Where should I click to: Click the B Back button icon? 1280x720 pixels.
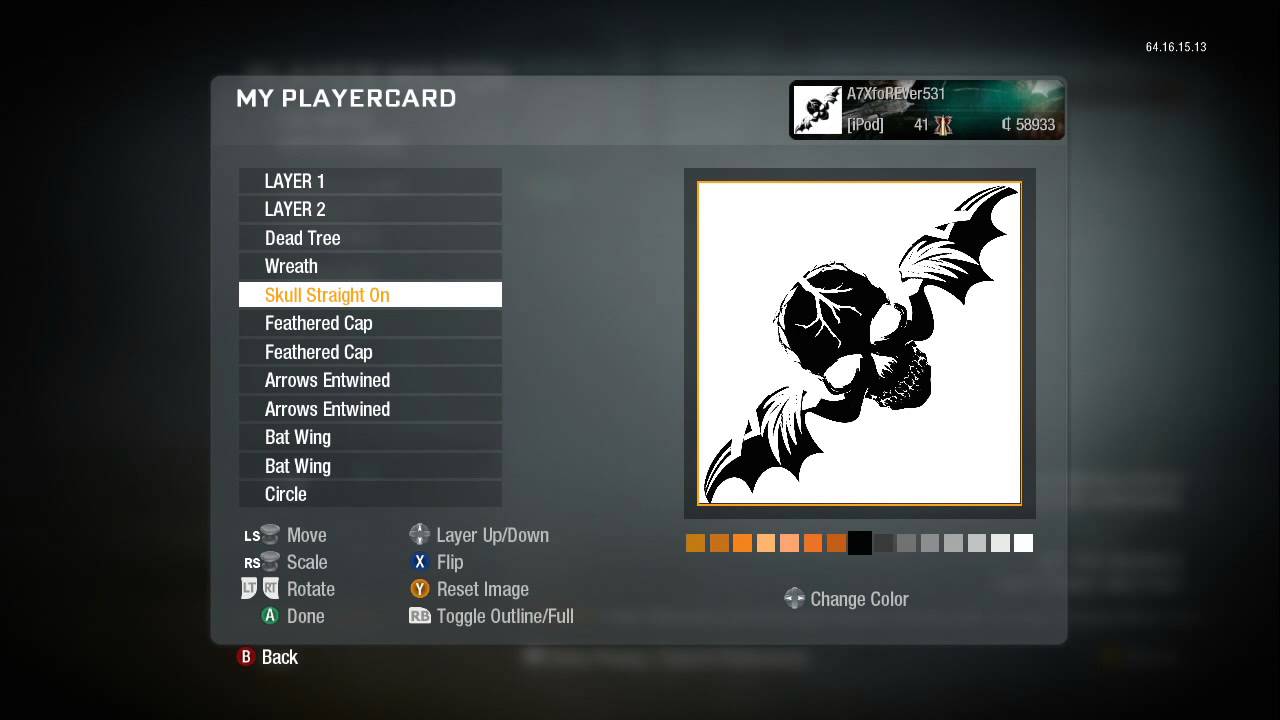pos(245,657)
